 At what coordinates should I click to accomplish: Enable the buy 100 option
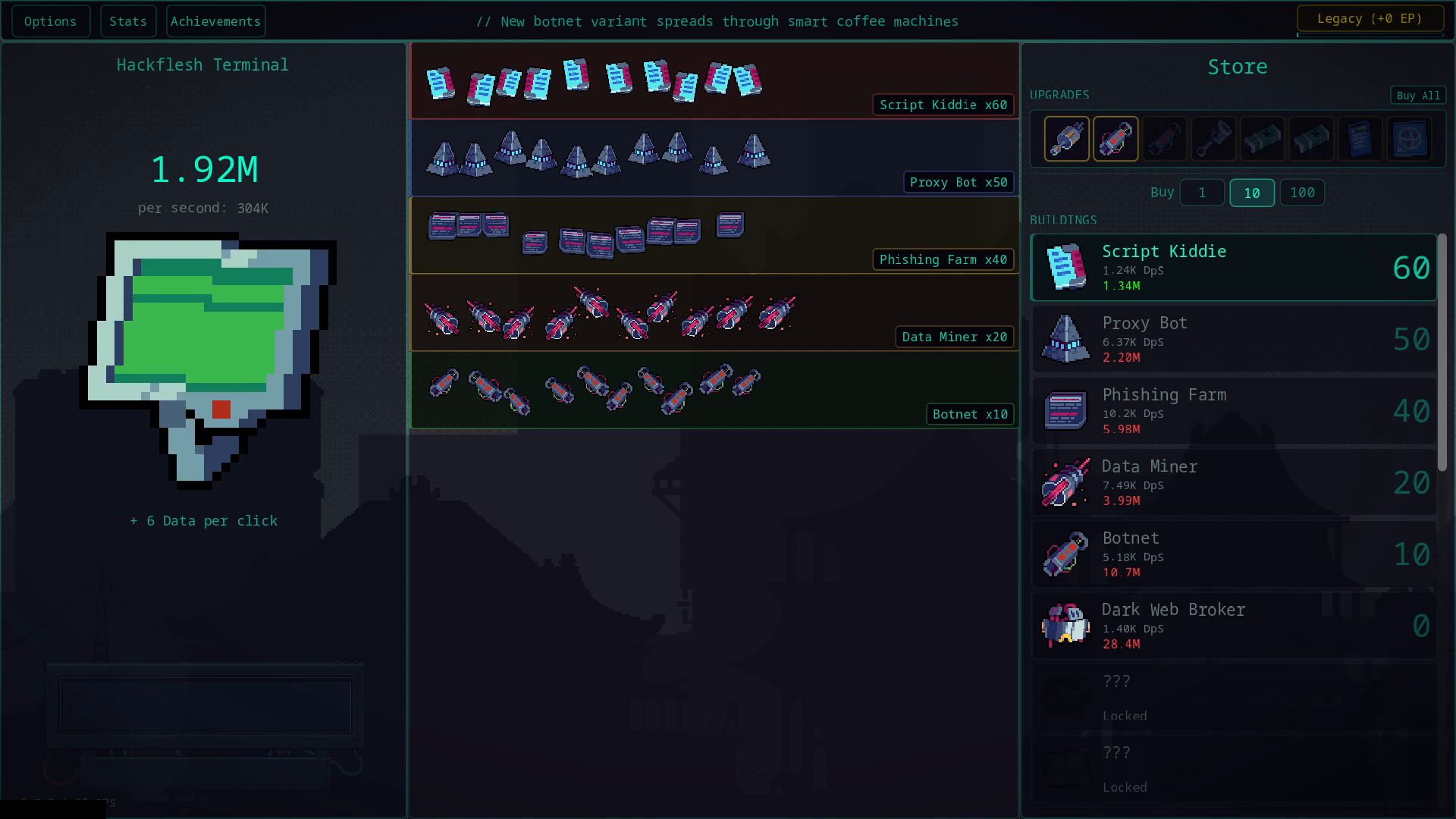point(1302,193)
